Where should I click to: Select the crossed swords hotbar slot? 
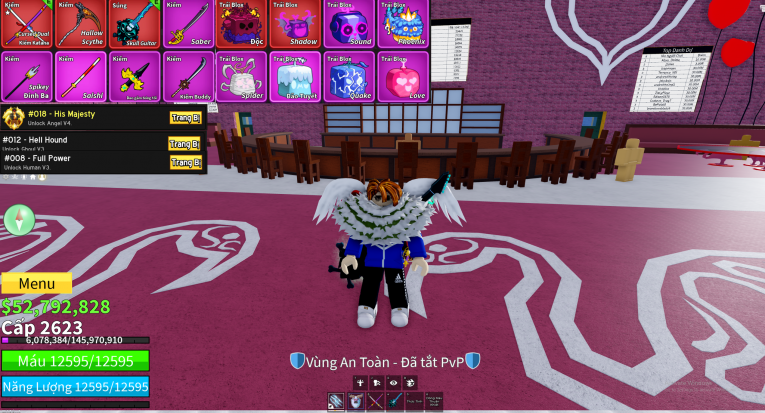(x=375, y=402)
